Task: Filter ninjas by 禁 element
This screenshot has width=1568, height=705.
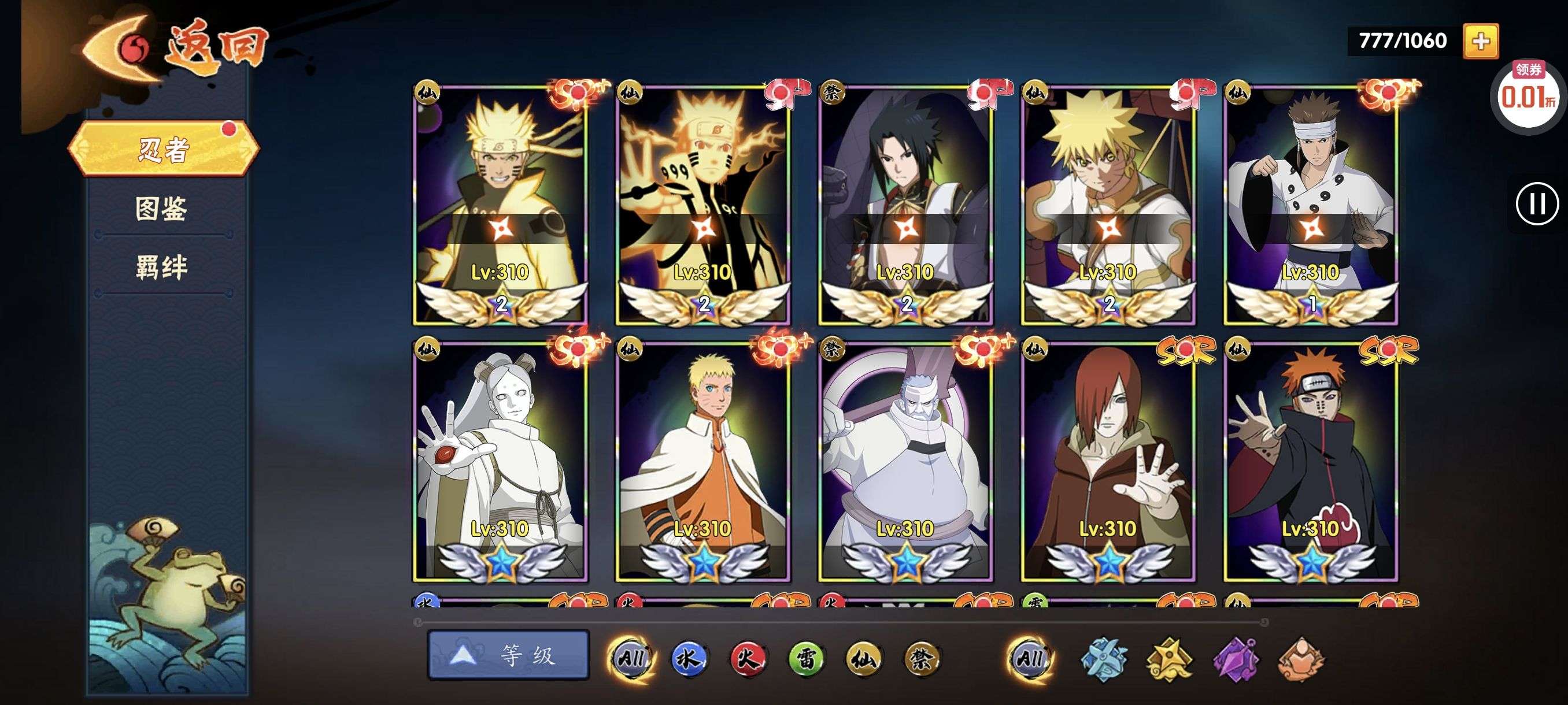Action: click(x=921, y=658)
